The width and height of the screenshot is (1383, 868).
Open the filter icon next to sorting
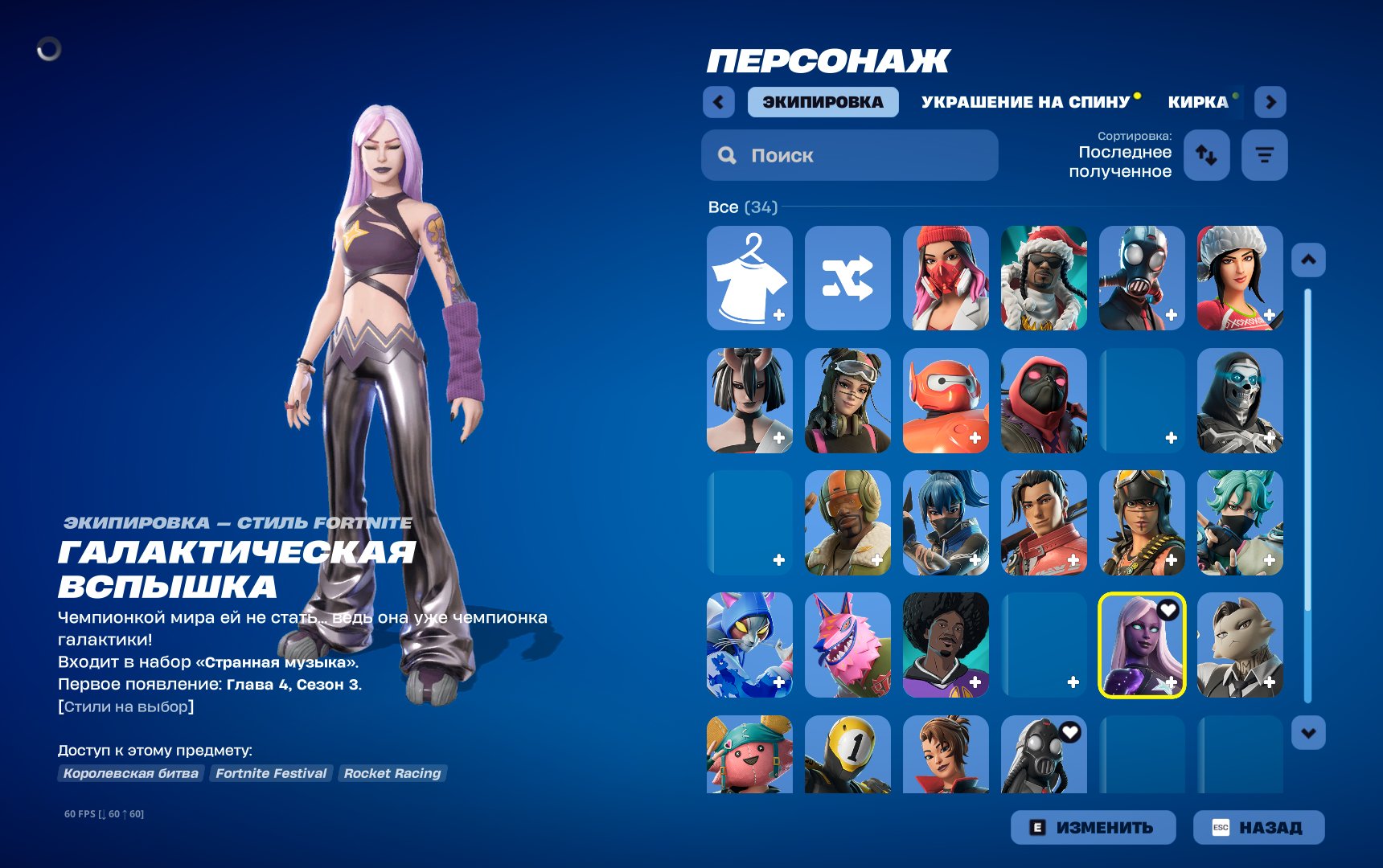click(1264, 155)
